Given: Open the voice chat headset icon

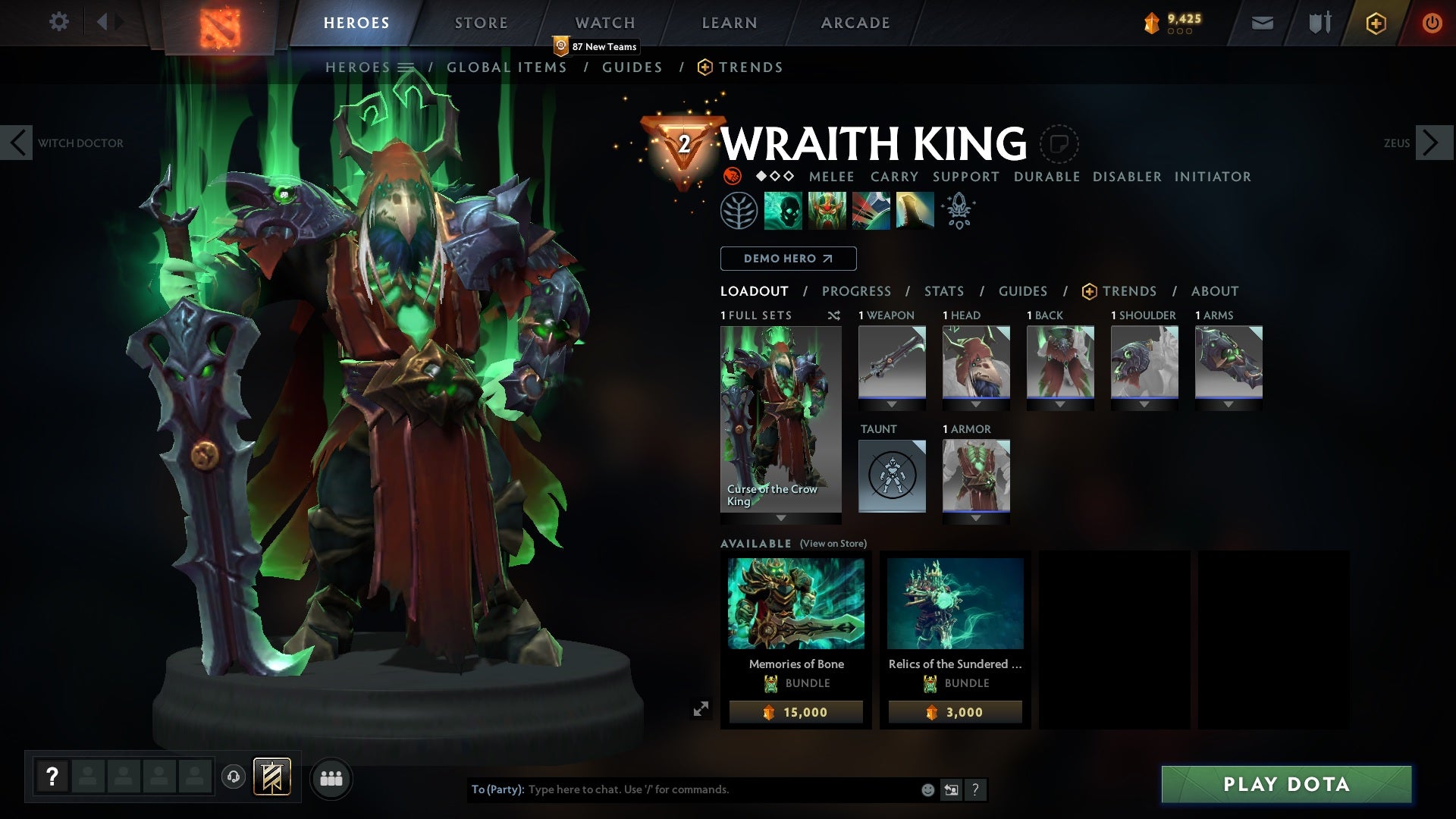Looking at the screenshot, I should [x=235, y=778].
